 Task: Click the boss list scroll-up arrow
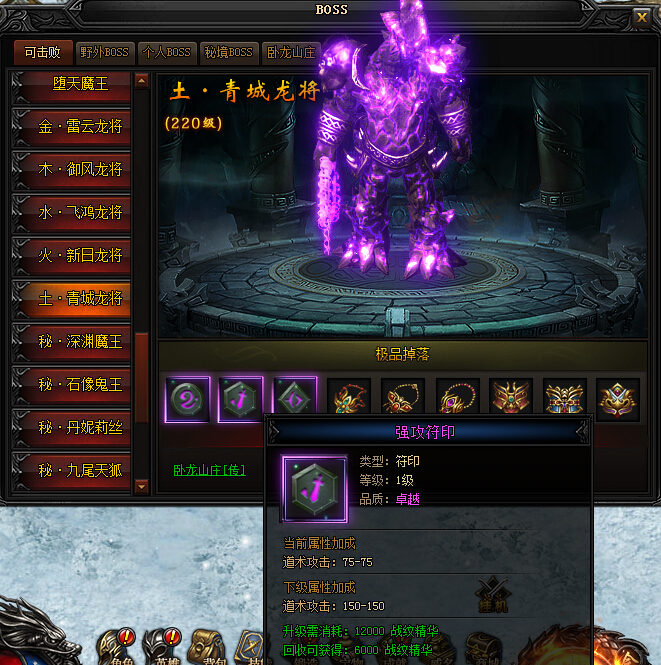point(142,80)
